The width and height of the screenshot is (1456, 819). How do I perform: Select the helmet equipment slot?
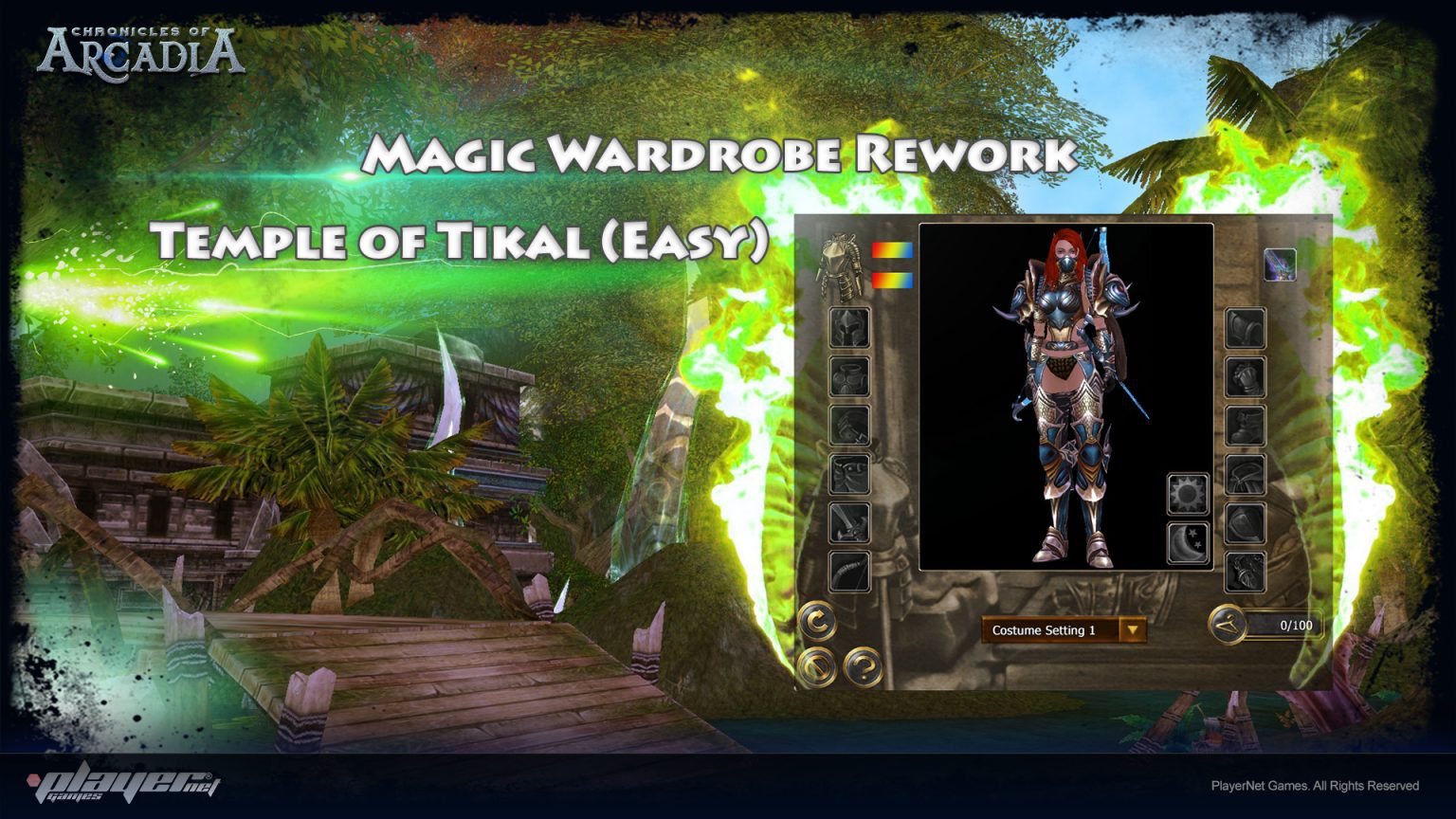[850, 328]
